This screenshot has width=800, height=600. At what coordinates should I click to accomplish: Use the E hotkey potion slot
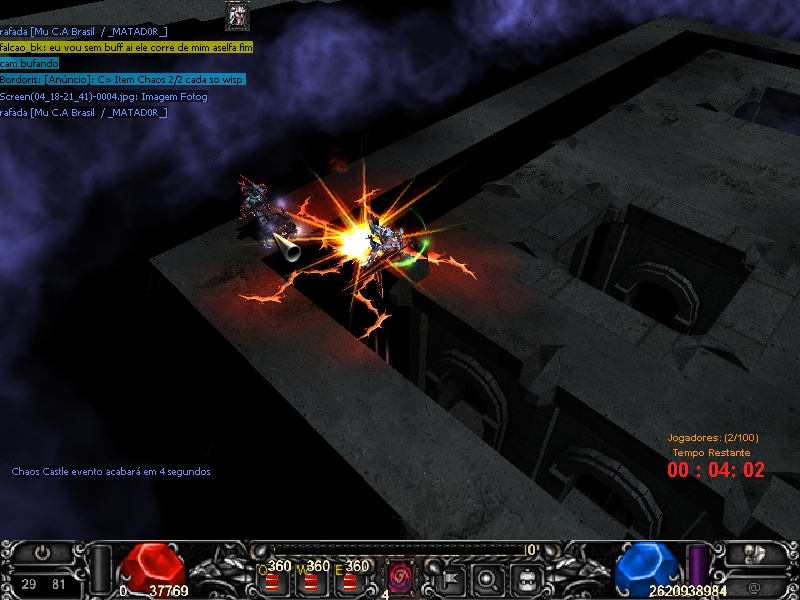click(x=350, y=577)
